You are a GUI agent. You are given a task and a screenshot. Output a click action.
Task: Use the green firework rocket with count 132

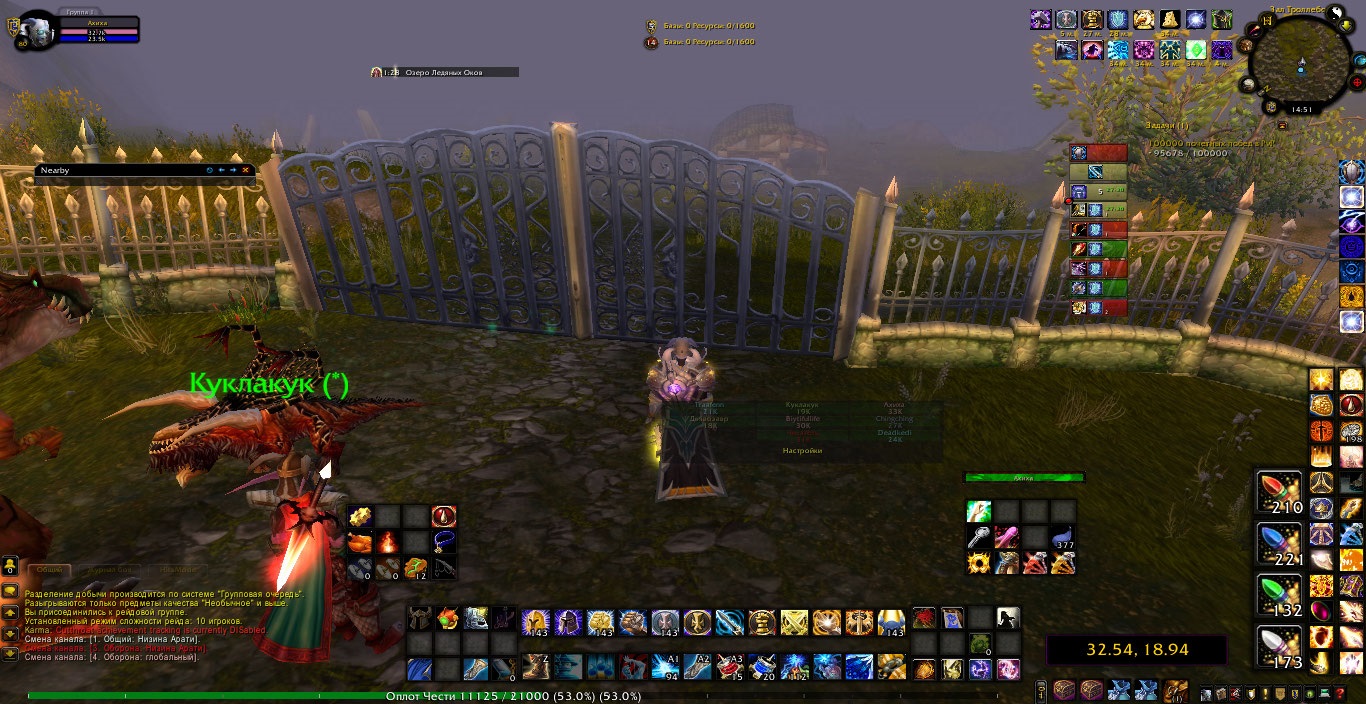pyautogui.click(x=1279, y=597)
